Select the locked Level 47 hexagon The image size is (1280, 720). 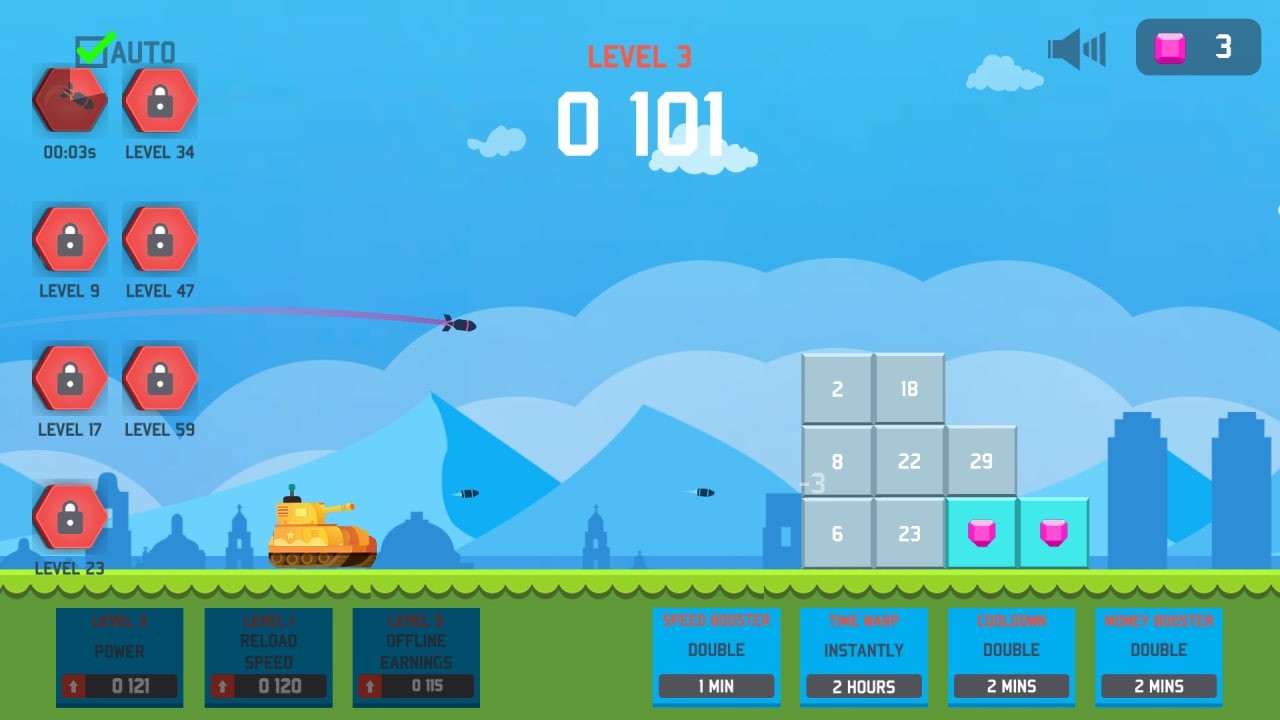159,239
